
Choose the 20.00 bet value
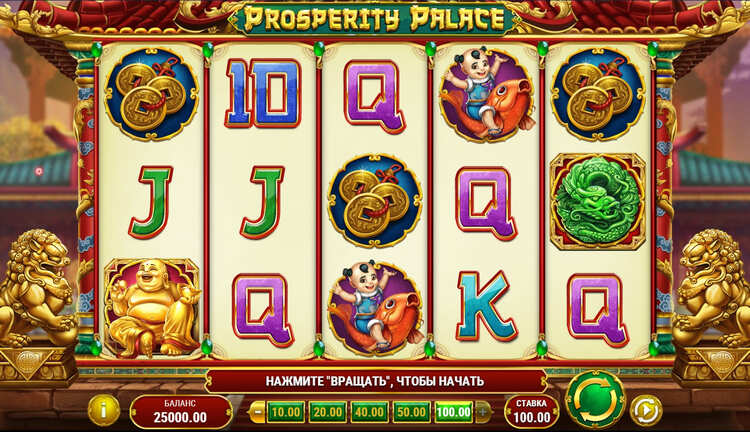pos(327,411)
